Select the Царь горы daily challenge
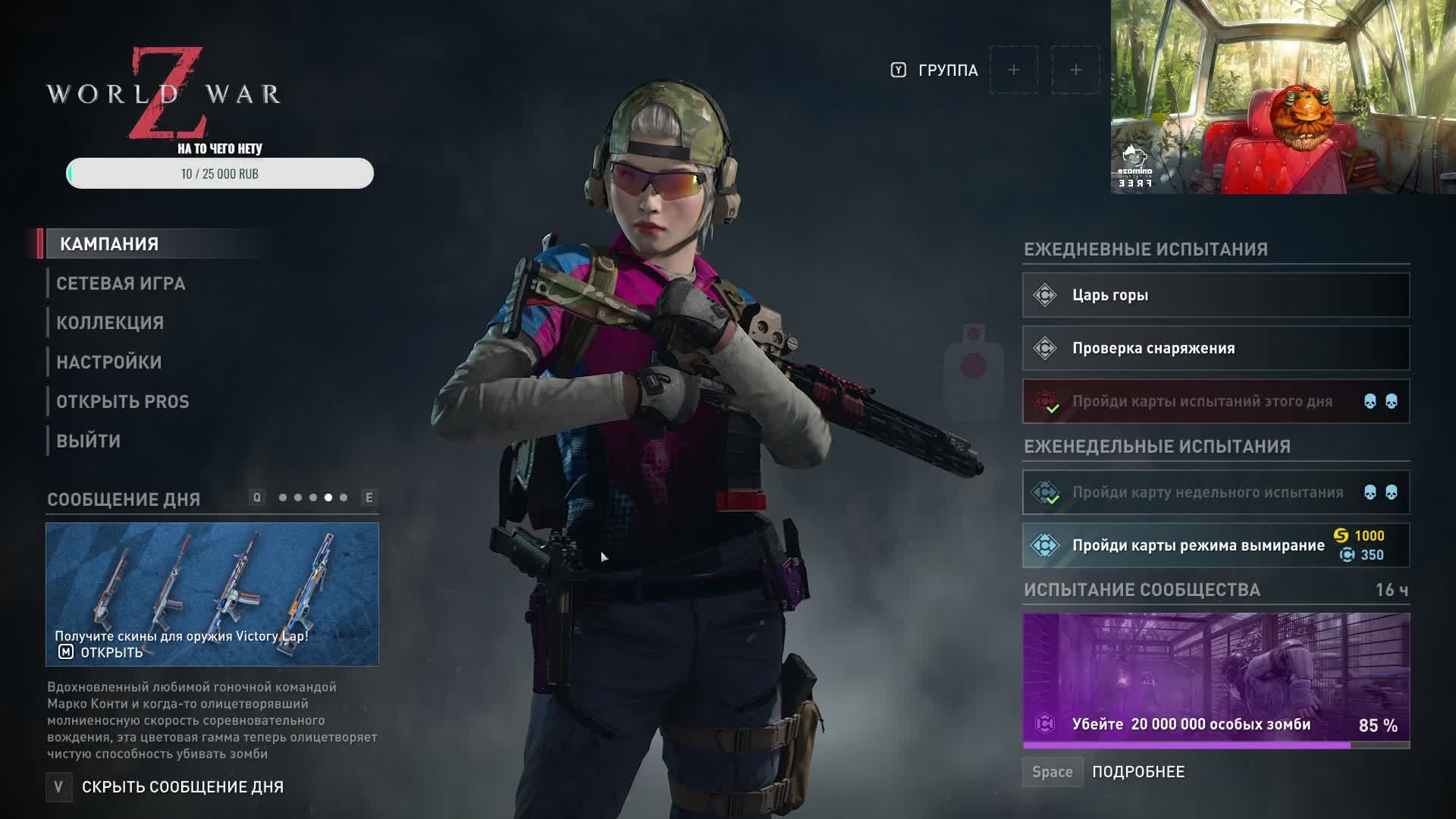Image resolution: width=1456 pixels, height=819 pixels. [x=1216, y=295]
